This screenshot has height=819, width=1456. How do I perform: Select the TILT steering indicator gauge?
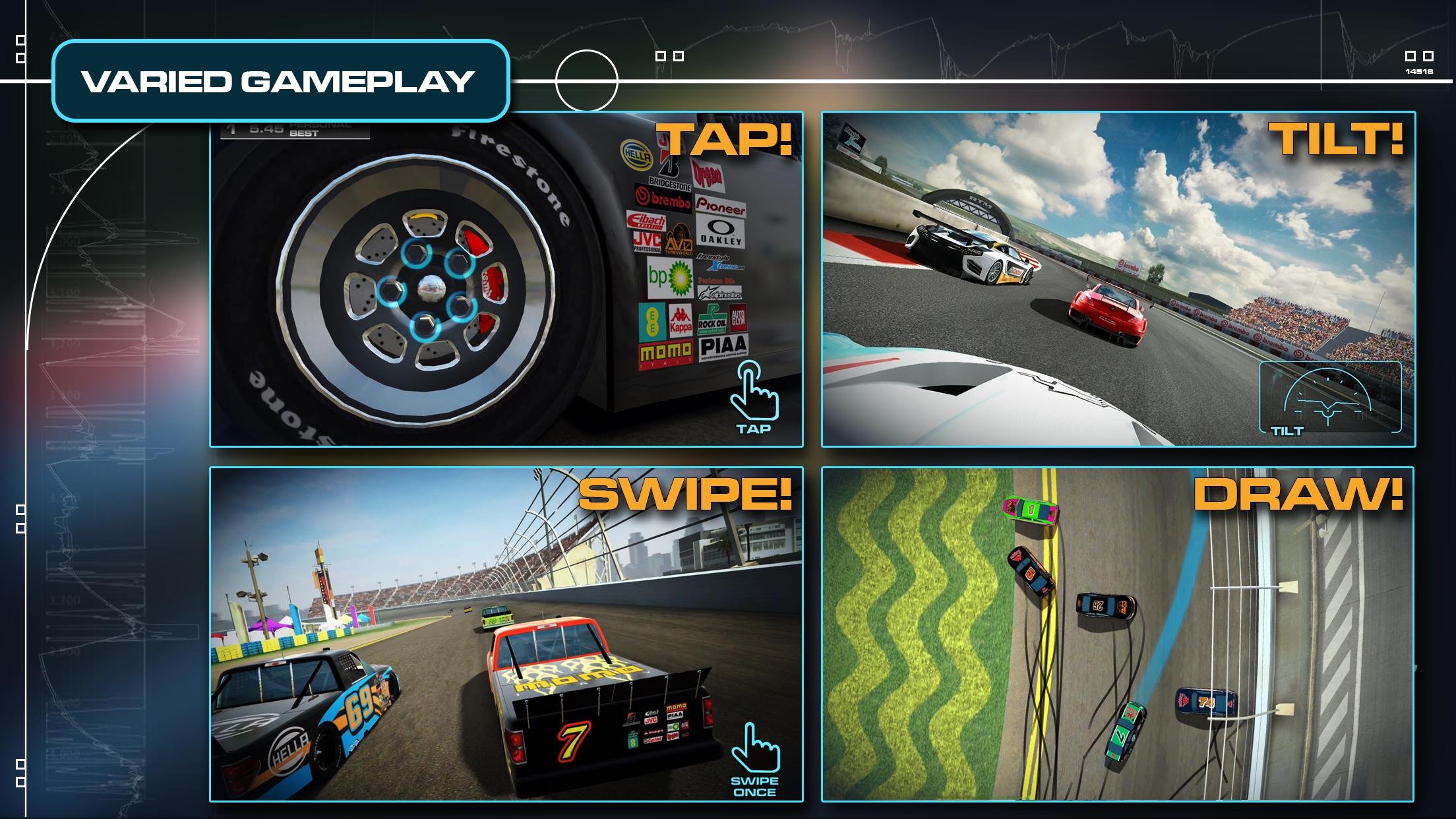click(1329, 398)
